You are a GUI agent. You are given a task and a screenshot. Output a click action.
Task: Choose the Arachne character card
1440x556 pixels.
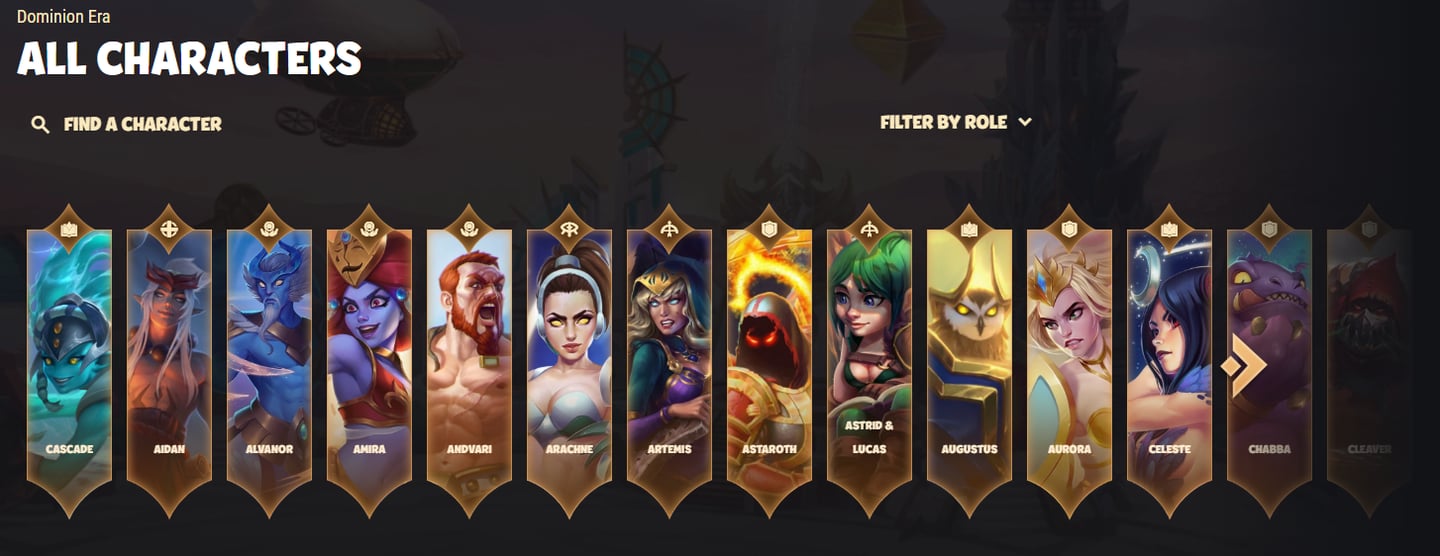point(569,360)
